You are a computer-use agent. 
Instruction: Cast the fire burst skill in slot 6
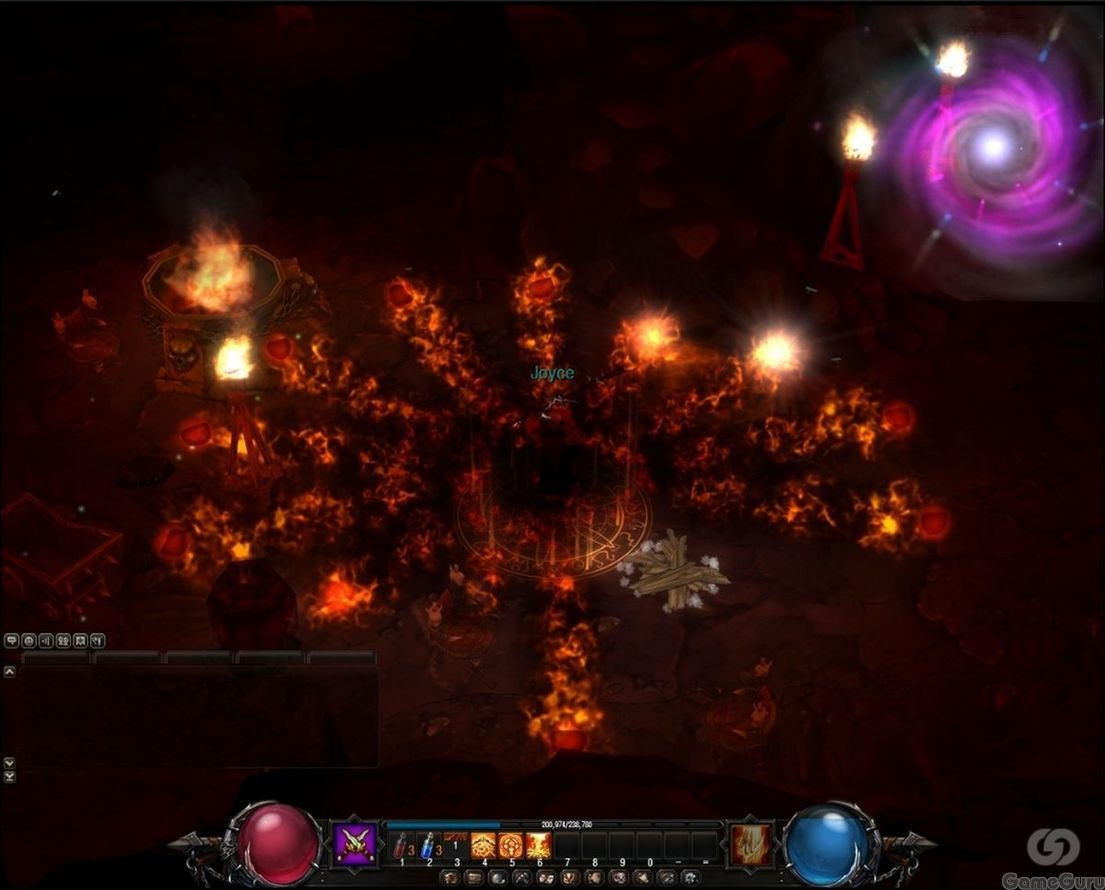click(539, 845)
